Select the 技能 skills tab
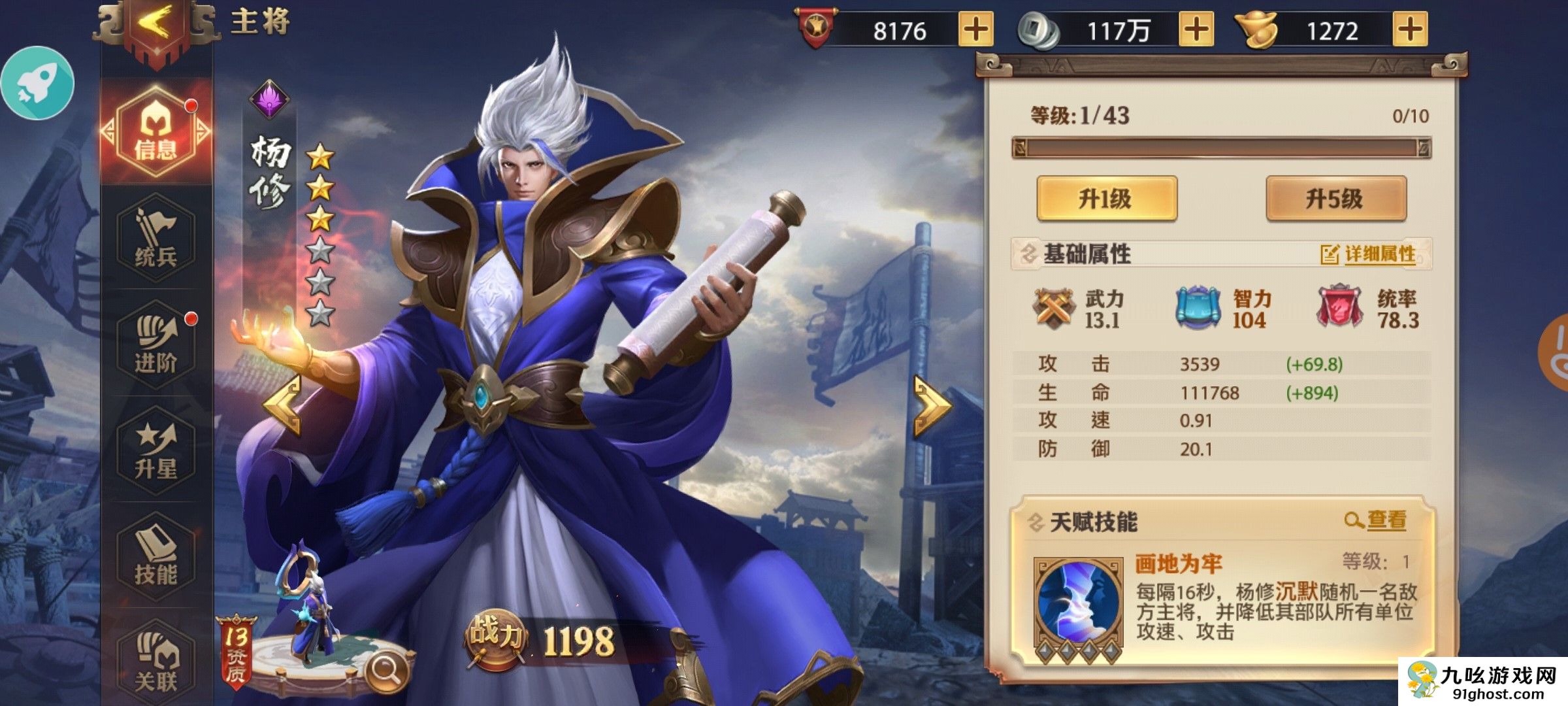This screenshot has height=706, width=1568. click(156, 557)
